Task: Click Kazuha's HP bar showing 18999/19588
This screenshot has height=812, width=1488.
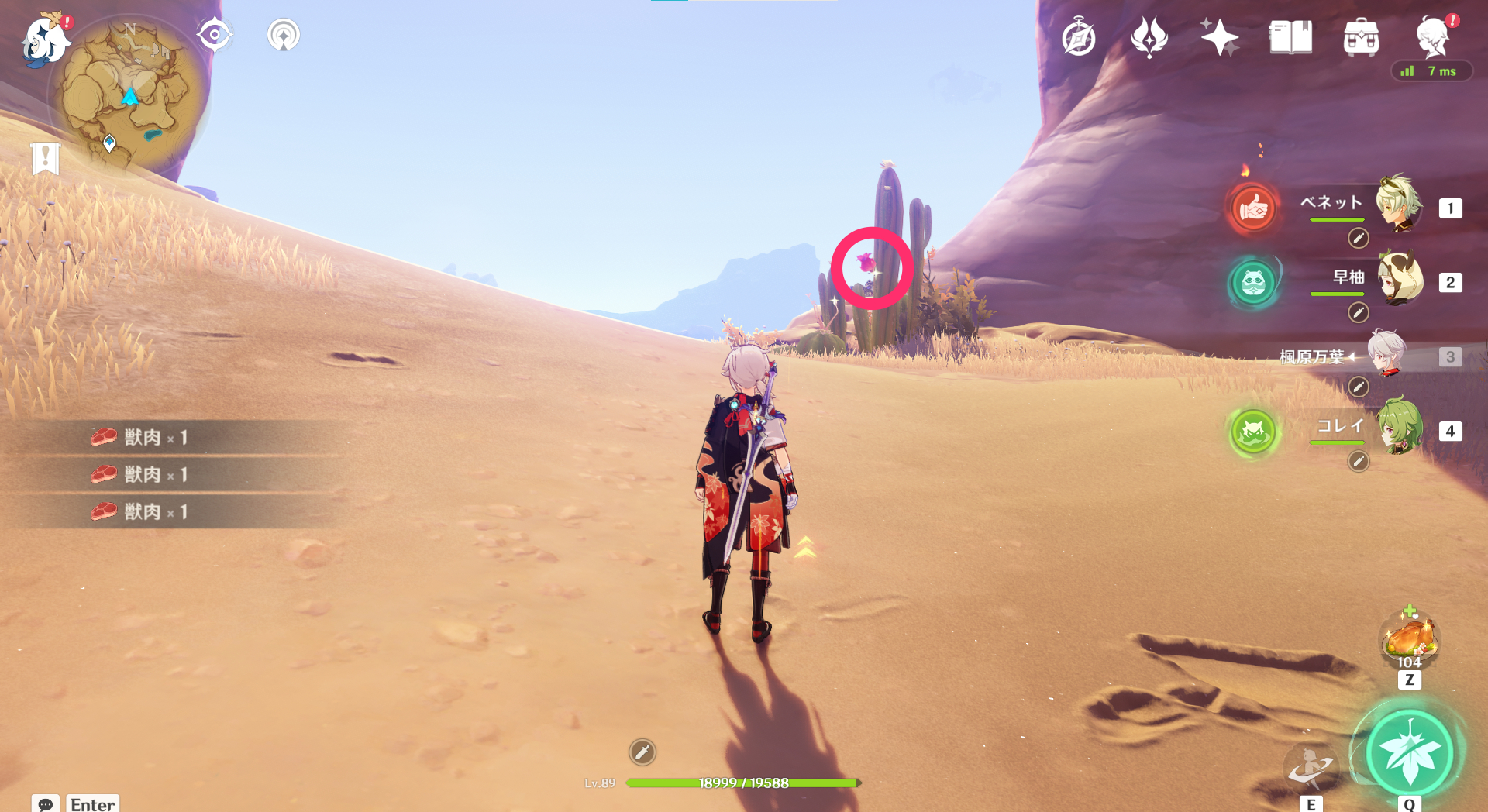Action: (744, 783)
